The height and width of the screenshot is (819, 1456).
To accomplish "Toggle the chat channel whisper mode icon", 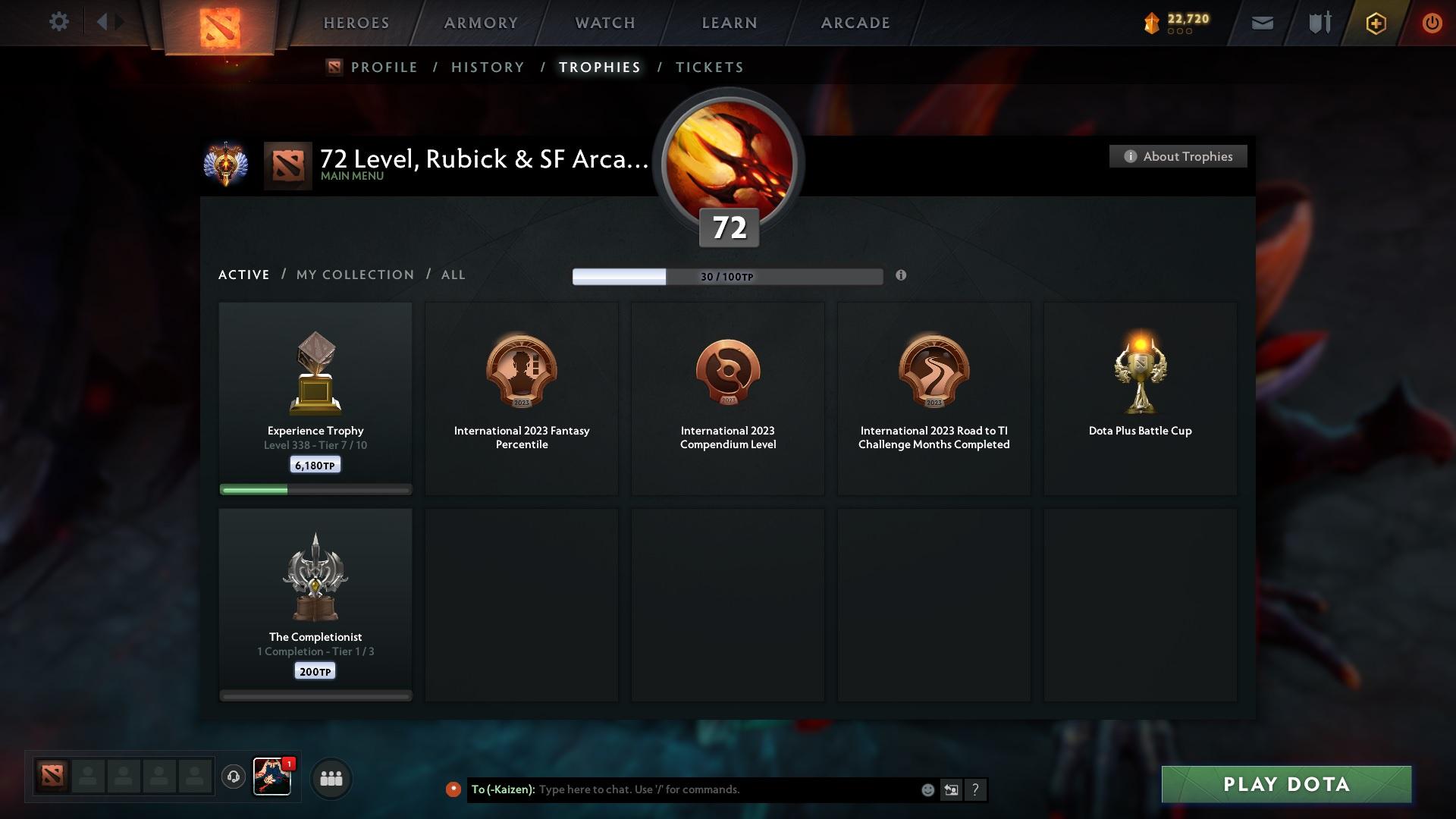I will [952, 789].
